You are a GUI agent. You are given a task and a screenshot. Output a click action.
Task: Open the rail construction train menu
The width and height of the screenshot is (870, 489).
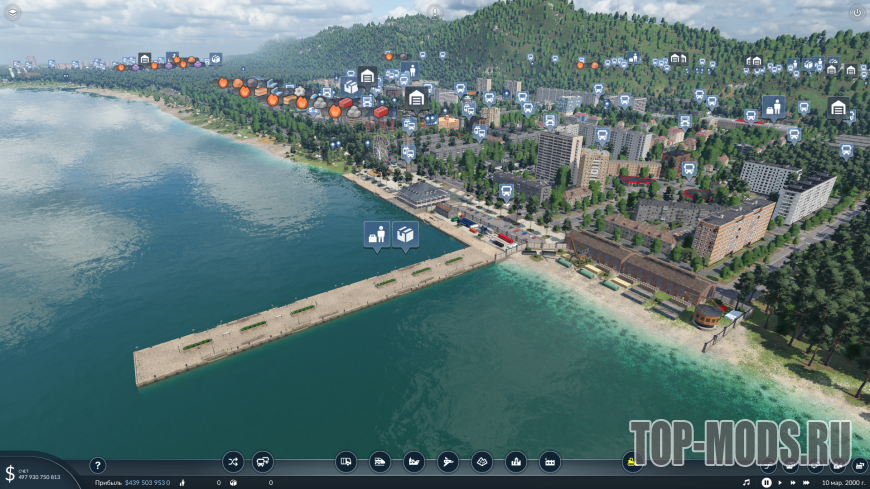(x=380, y=461)
